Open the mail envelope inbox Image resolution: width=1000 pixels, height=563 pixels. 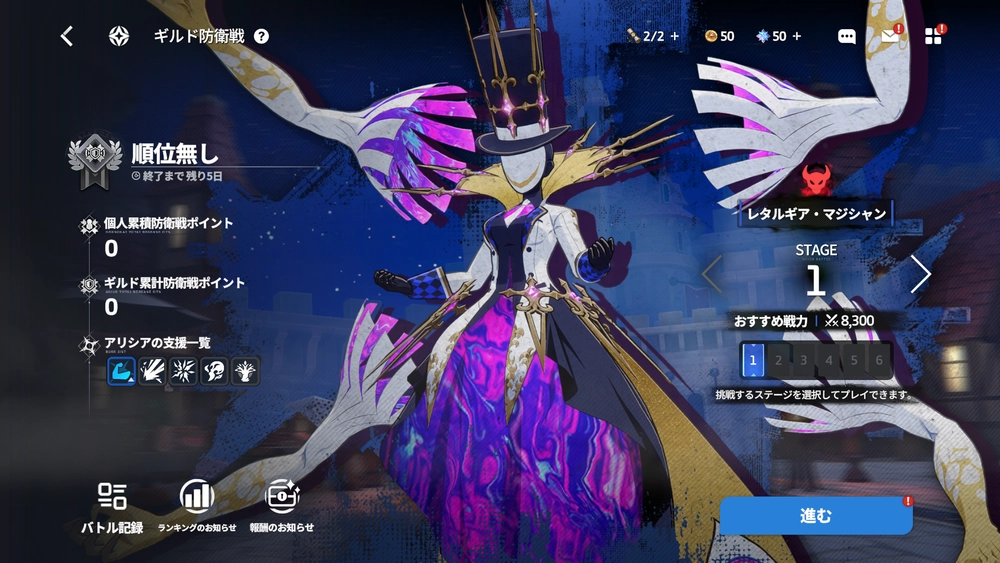890,36
